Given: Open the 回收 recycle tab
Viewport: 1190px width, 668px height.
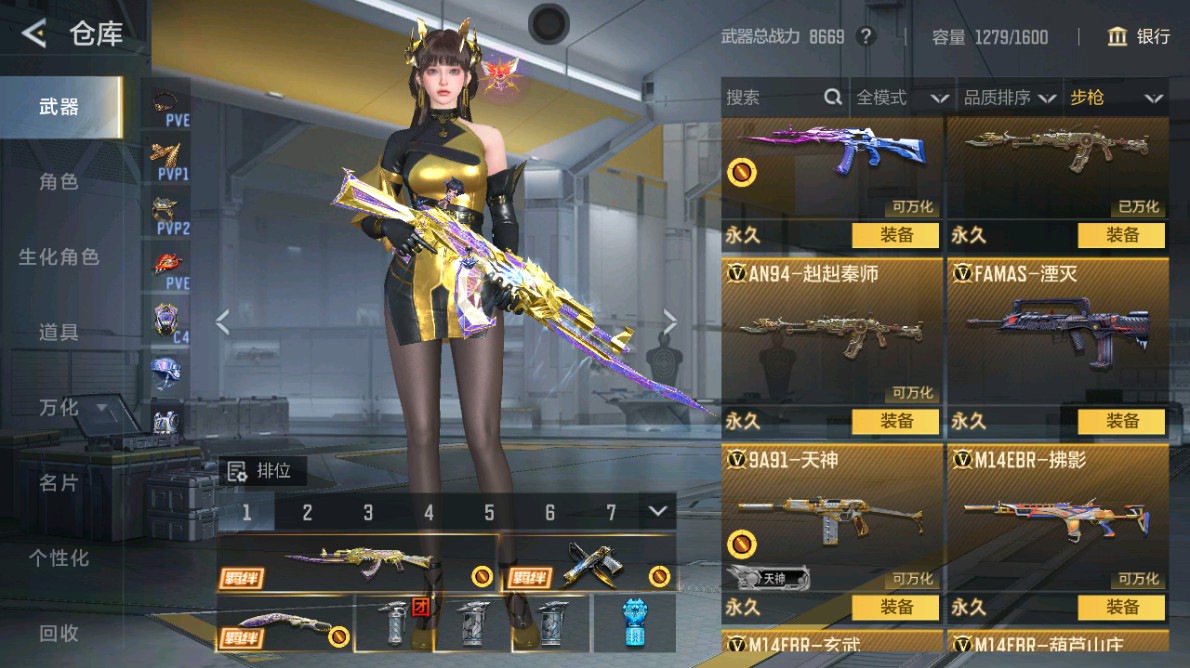Looking at the screenshot, I should point(59,633).
